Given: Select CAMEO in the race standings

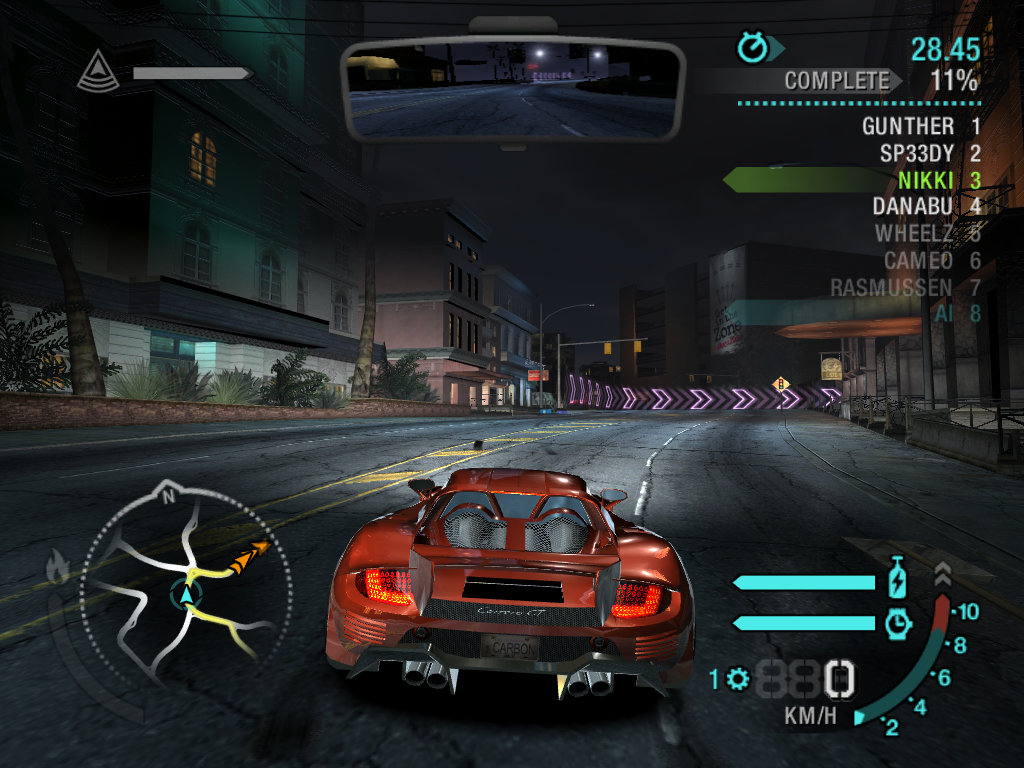Looking at the screenshot, I should (x=931, y=261).
